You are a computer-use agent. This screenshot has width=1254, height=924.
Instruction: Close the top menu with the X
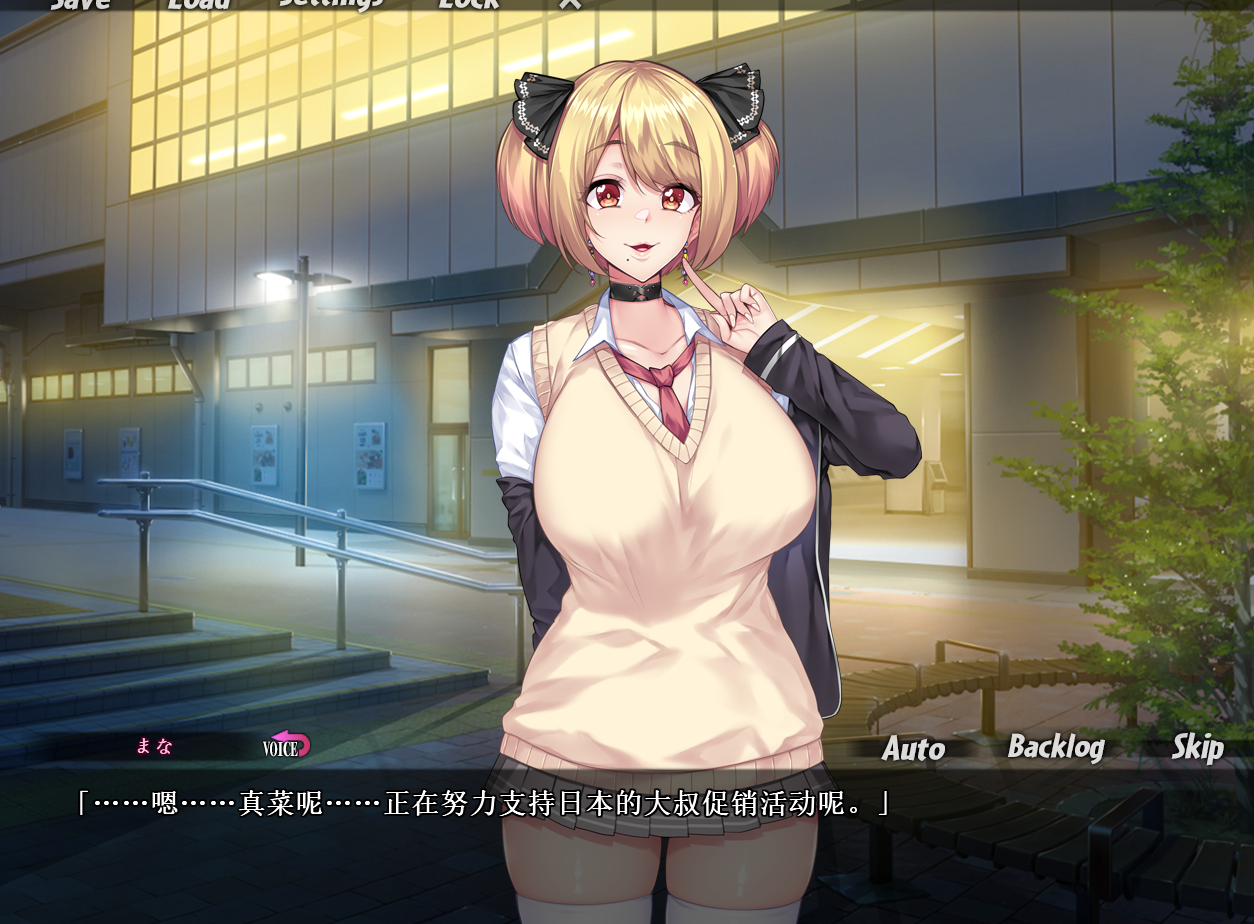pos(569,3)
